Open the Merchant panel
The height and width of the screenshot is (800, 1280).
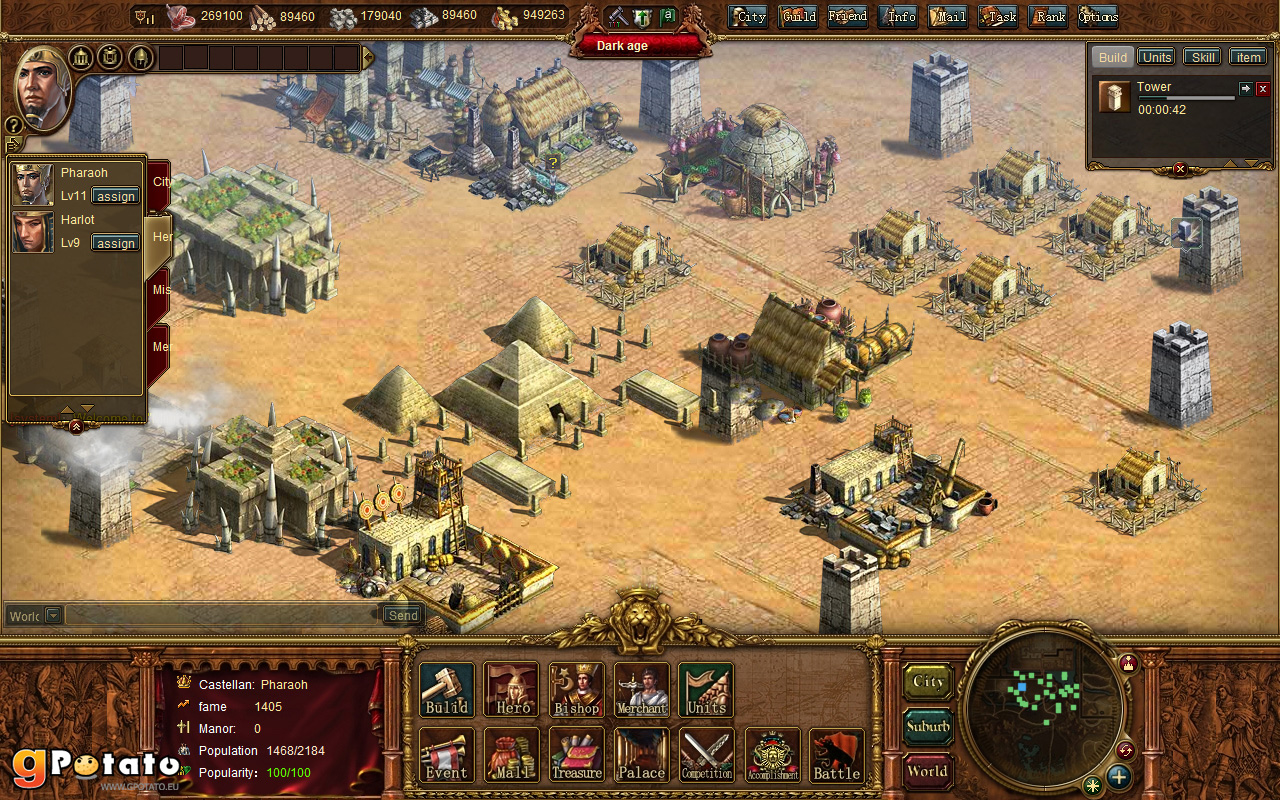pos(641,689)
